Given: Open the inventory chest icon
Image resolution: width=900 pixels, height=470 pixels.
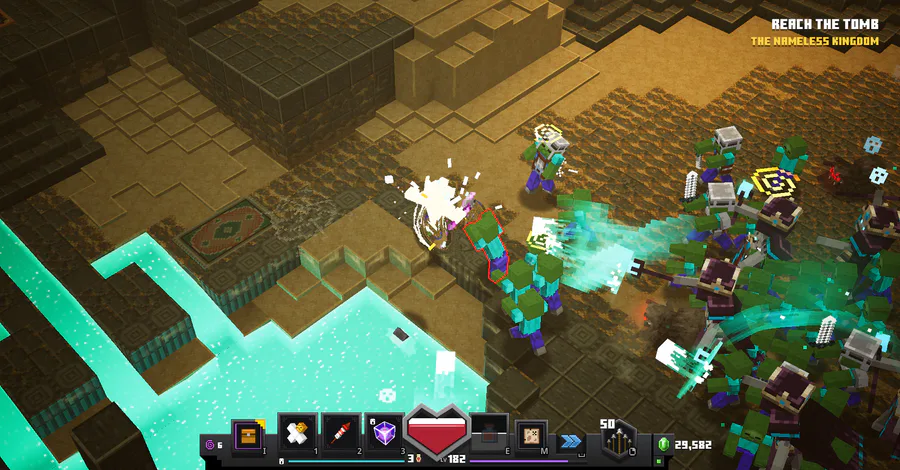Looking at the screenshot, I should click(x=246, y=432).
